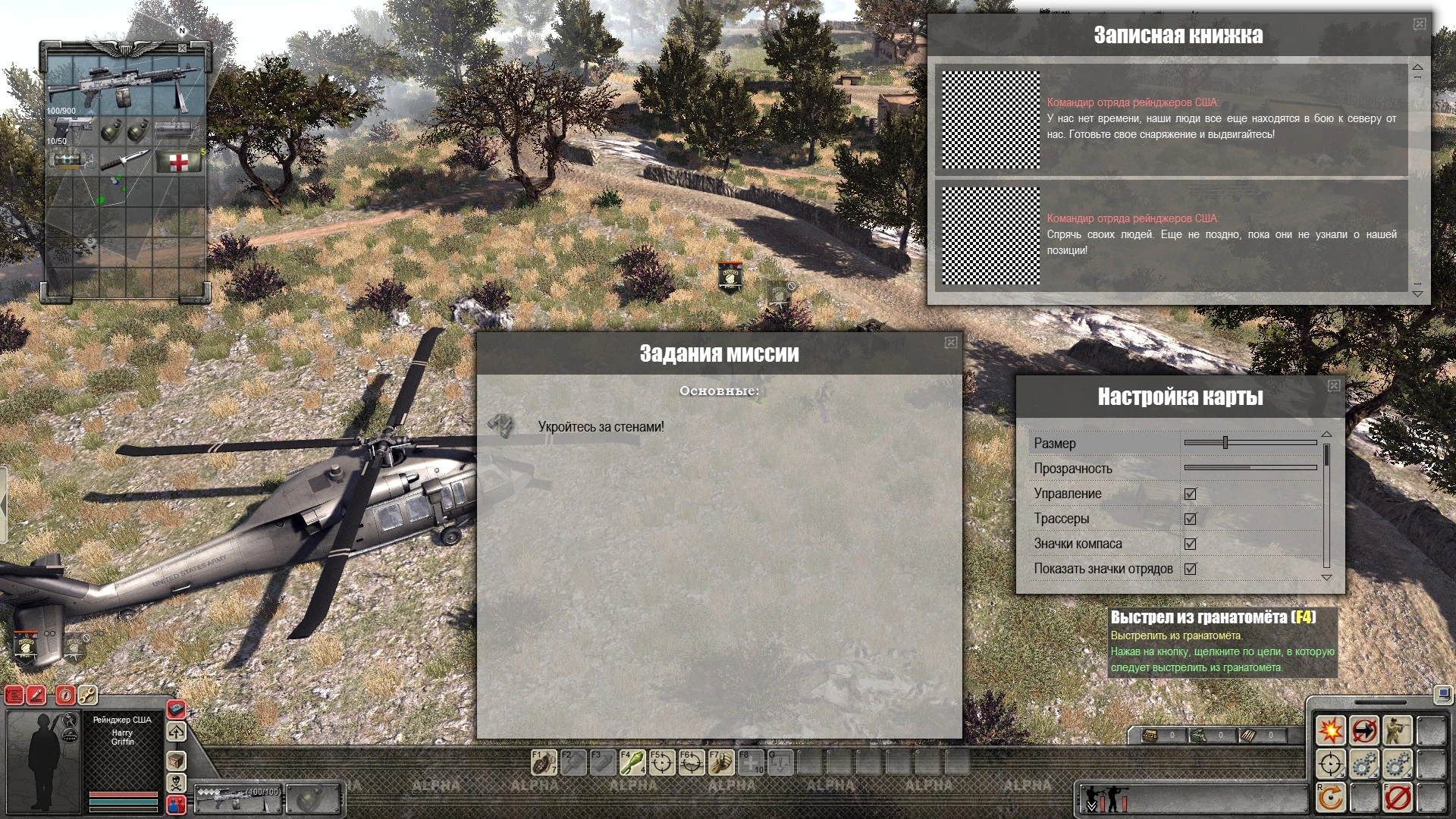This screenshot has width=1456, height=819.
Task: Select the F5 aimed shot crosshair
Action: click(663, 763)
